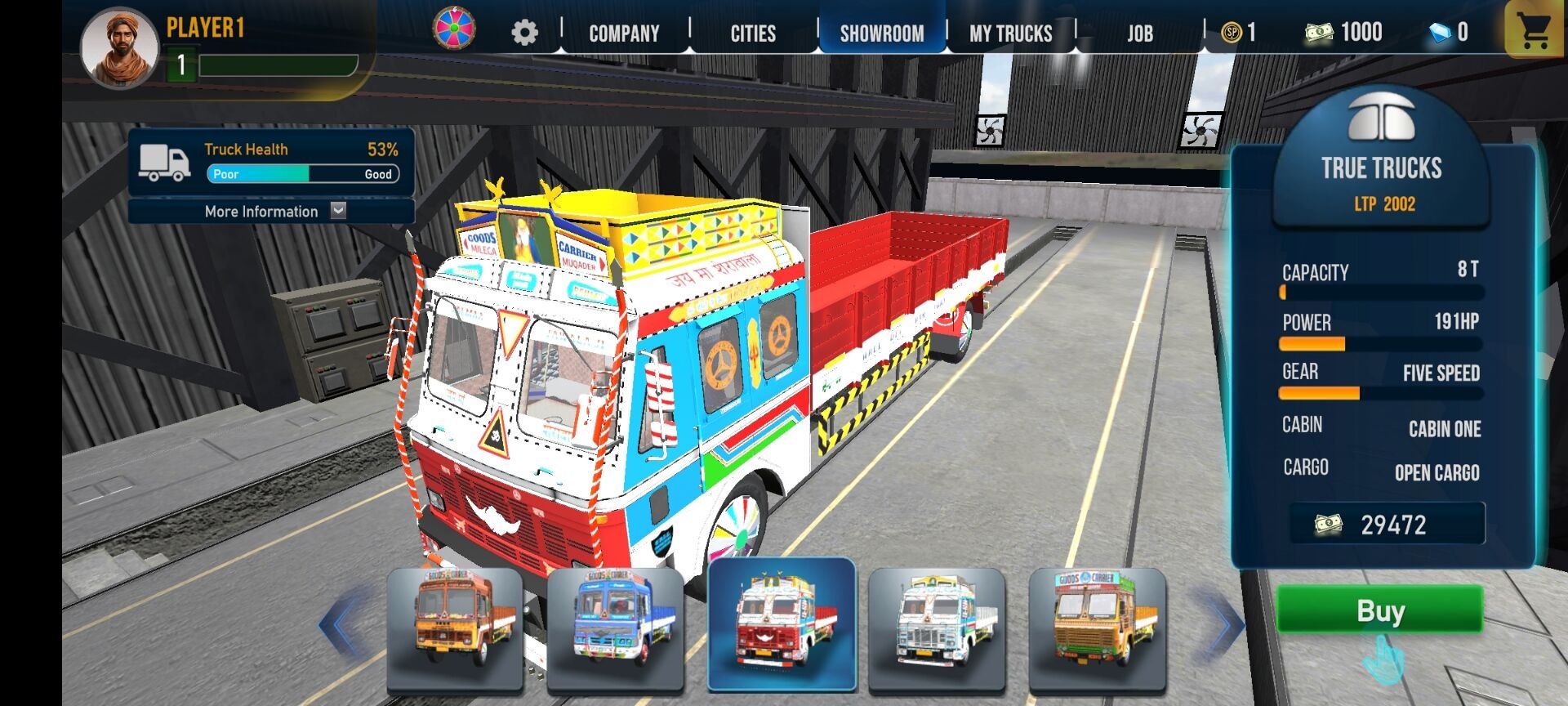Screen dimensions: 1568x706
Task: Go to My Trucks tab
Action: [x=1011, y=34]
